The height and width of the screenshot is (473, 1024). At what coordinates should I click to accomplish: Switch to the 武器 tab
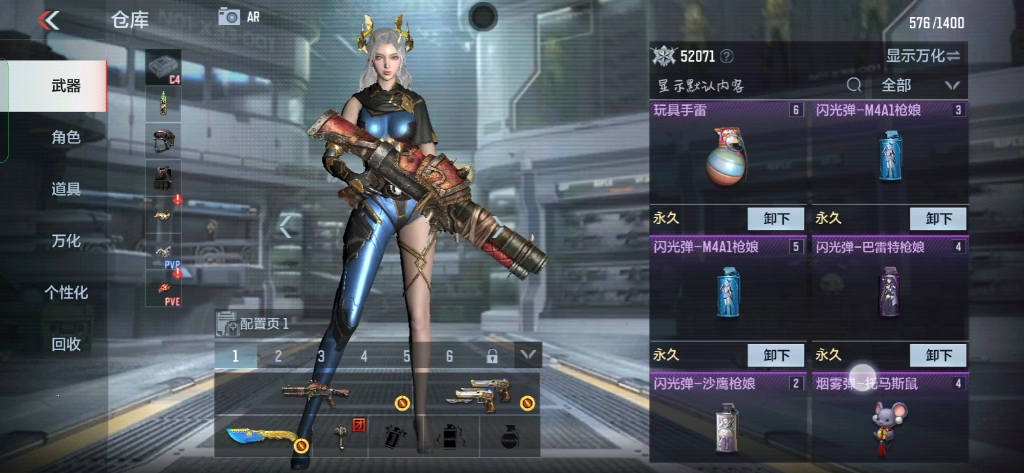(66, 85)
